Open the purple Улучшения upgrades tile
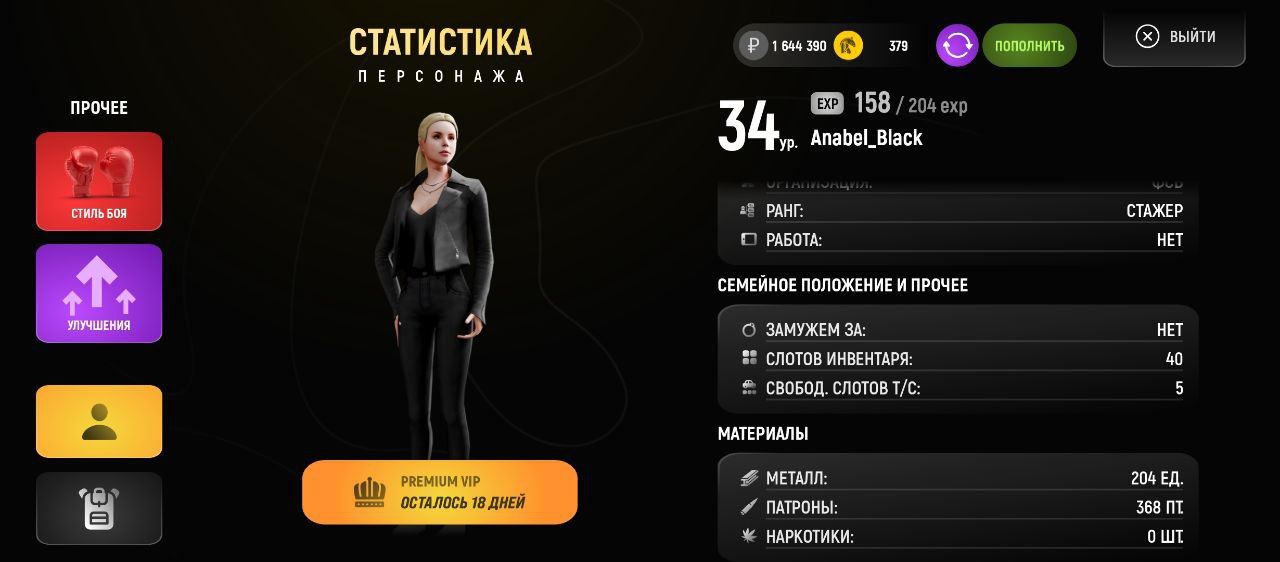This screenshot has height=562, width=1280. coord(99,293)
